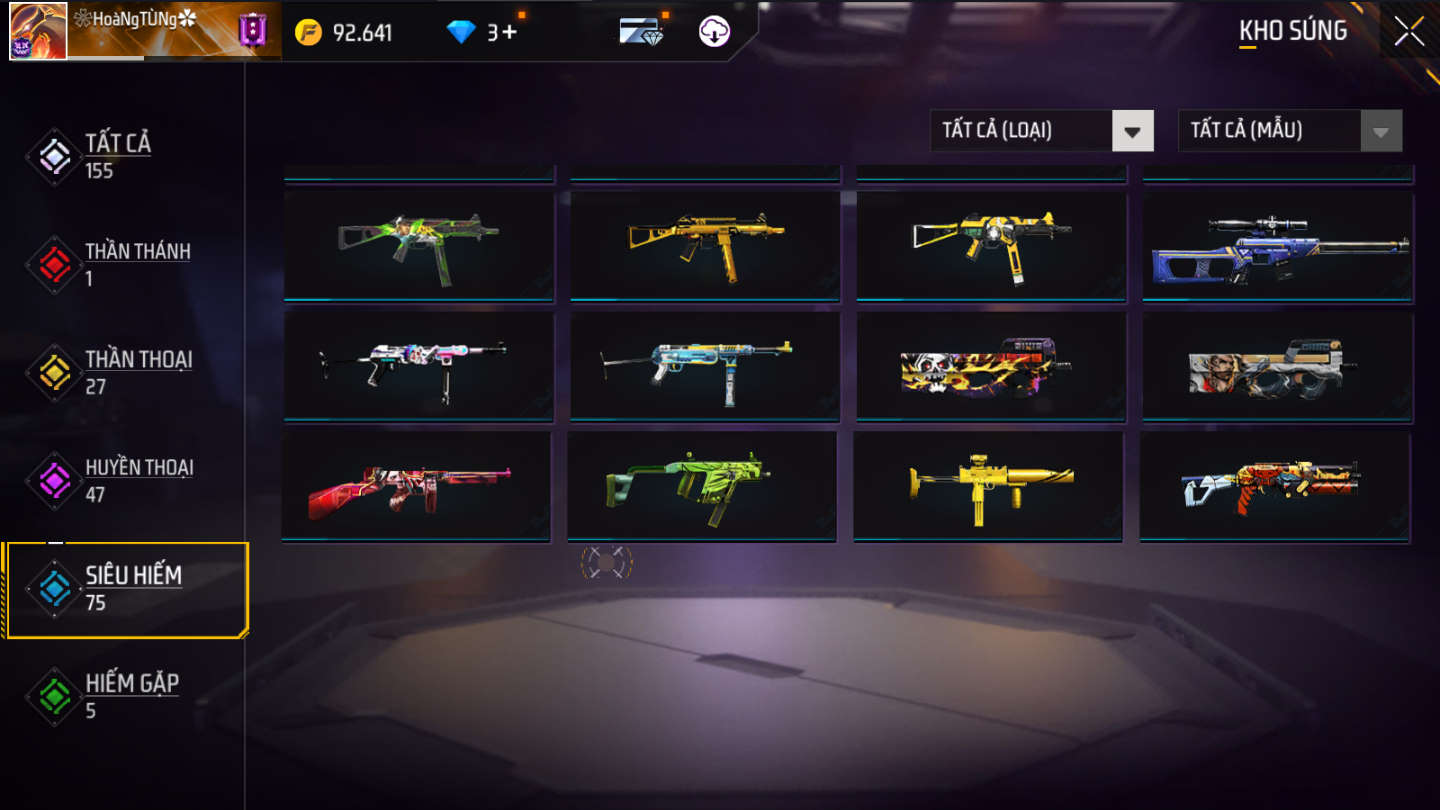Open the diamond card voucher icon
Viewport: 1440px width, 810px height.
tap(642, 32)
